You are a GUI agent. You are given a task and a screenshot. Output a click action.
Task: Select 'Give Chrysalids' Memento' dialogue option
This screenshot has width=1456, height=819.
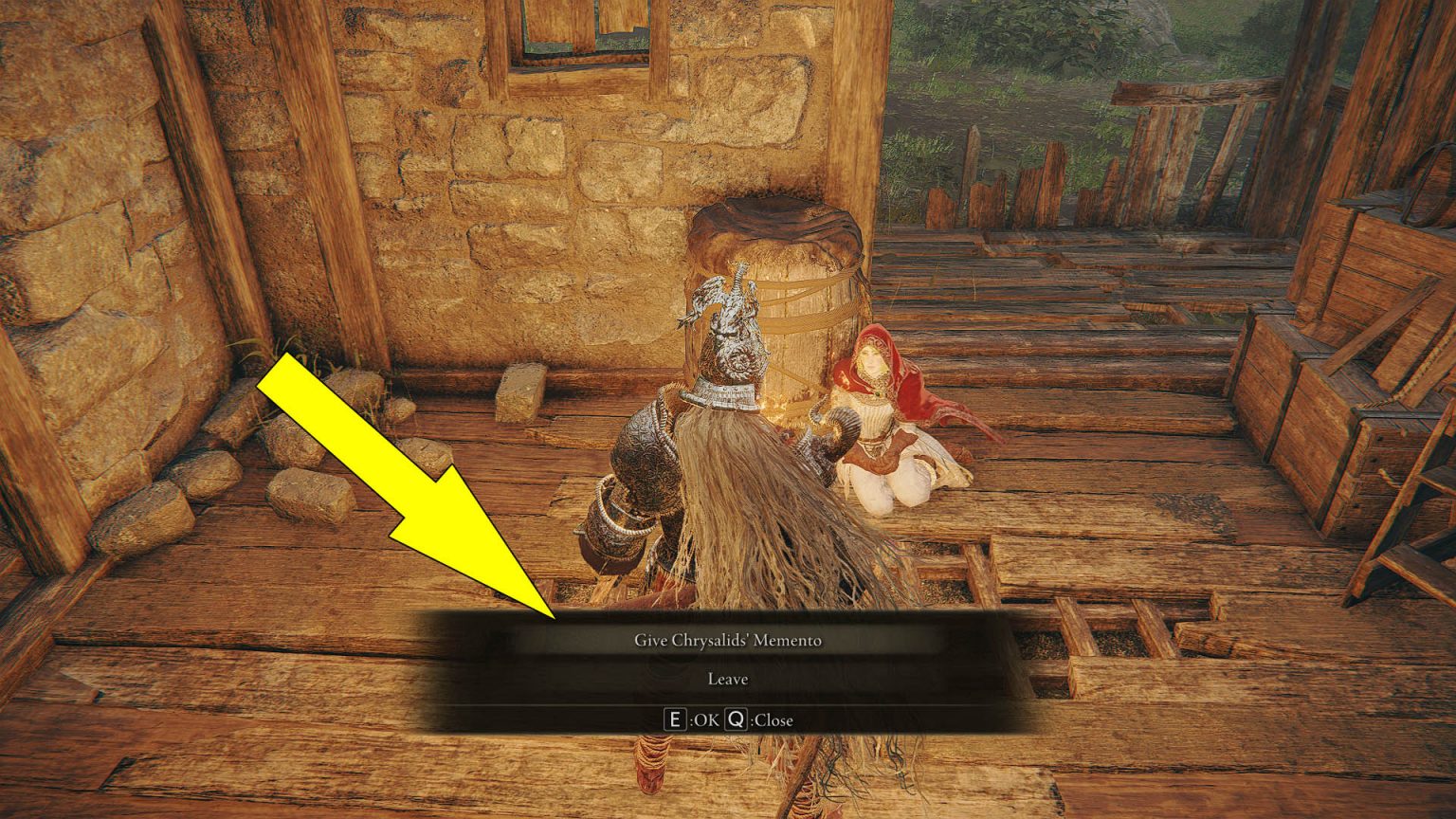tap(730, 639)
